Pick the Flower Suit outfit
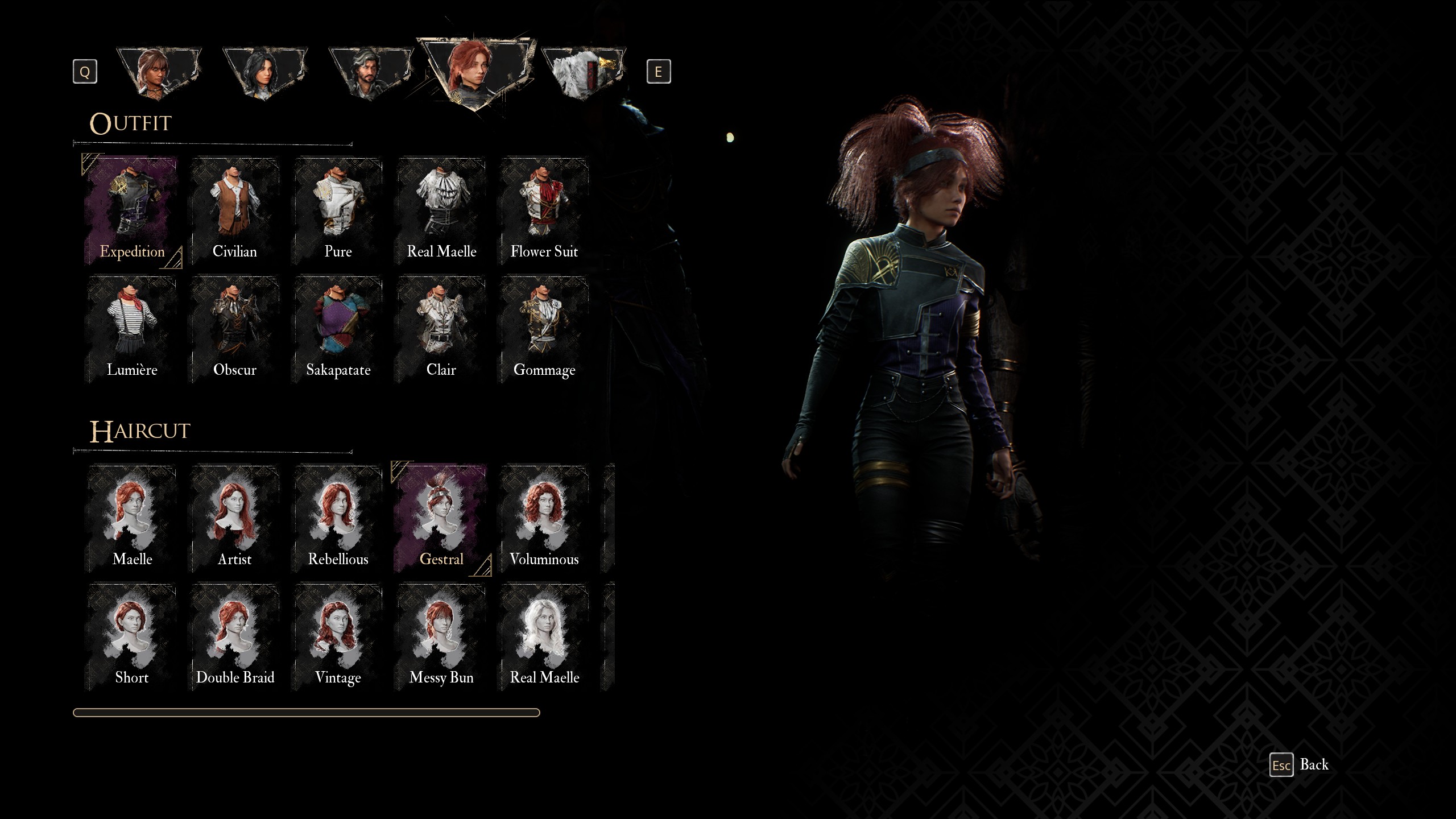 [x=544, y=212]
